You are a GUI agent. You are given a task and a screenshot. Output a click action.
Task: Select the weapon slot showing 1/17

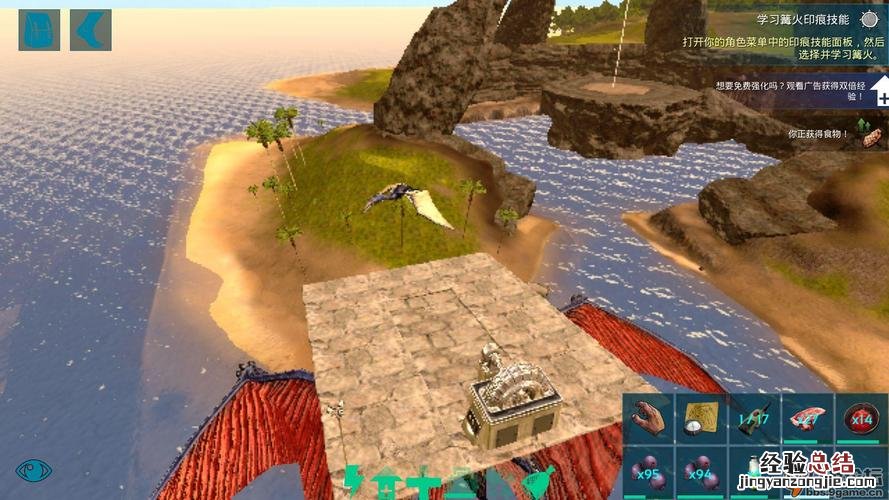click(x=753, y=417)
